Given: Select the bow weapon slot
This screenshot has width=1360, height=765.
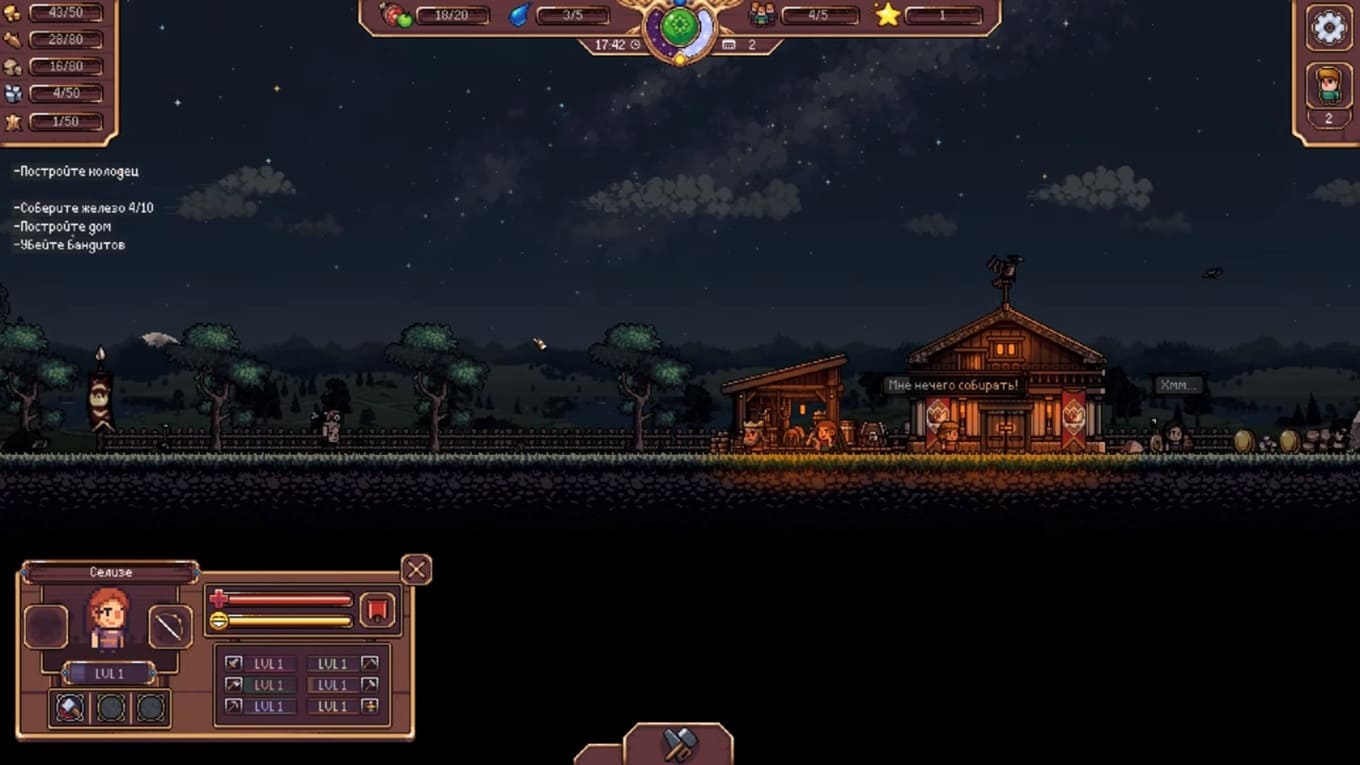Looking at the screenshot, I should tap(170, 627).
